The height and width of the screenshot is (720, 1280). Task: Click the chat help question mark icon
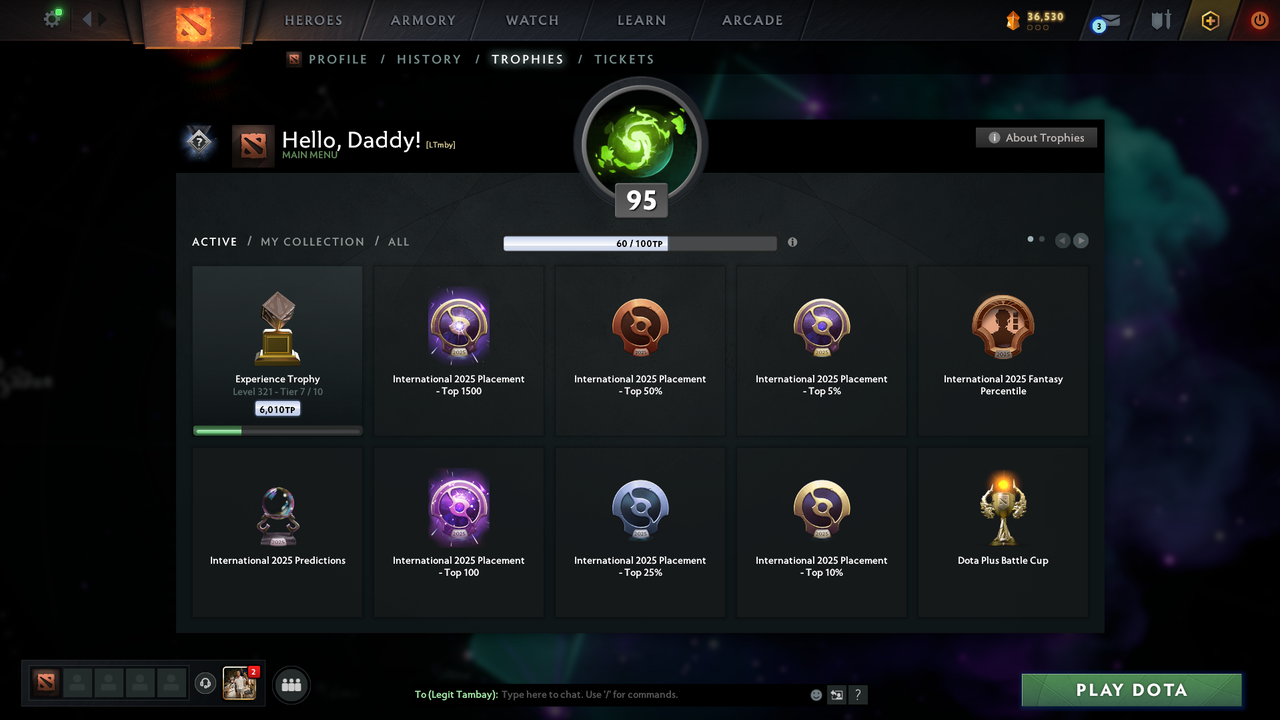click(x=857, y=694)
